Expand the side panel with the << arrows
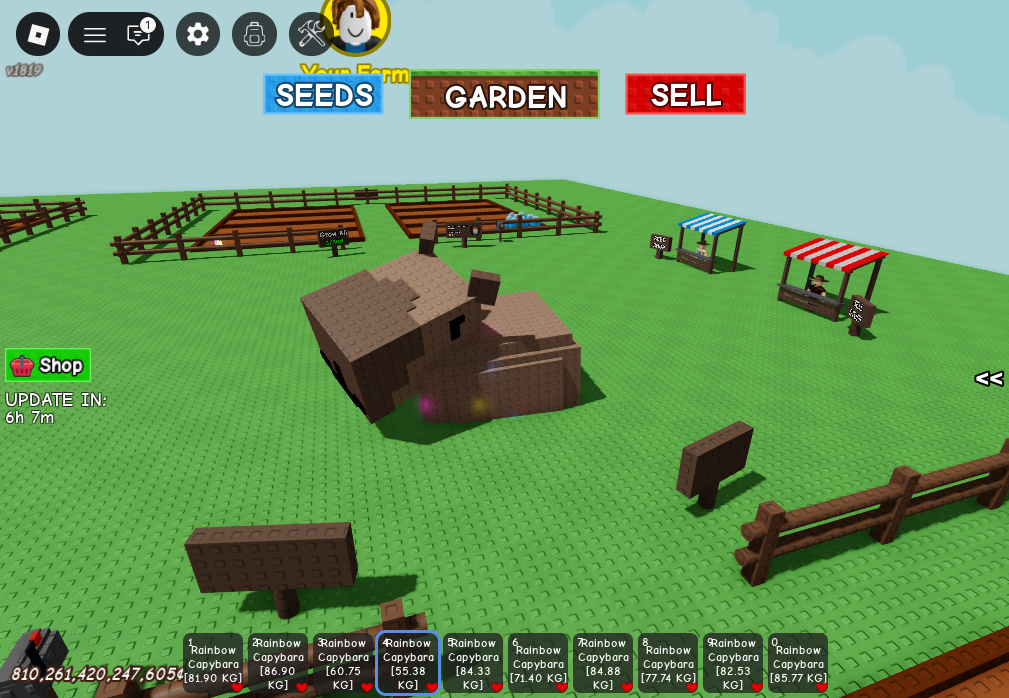This screenshot has height=698, width=1009. [x=988, y=378]
